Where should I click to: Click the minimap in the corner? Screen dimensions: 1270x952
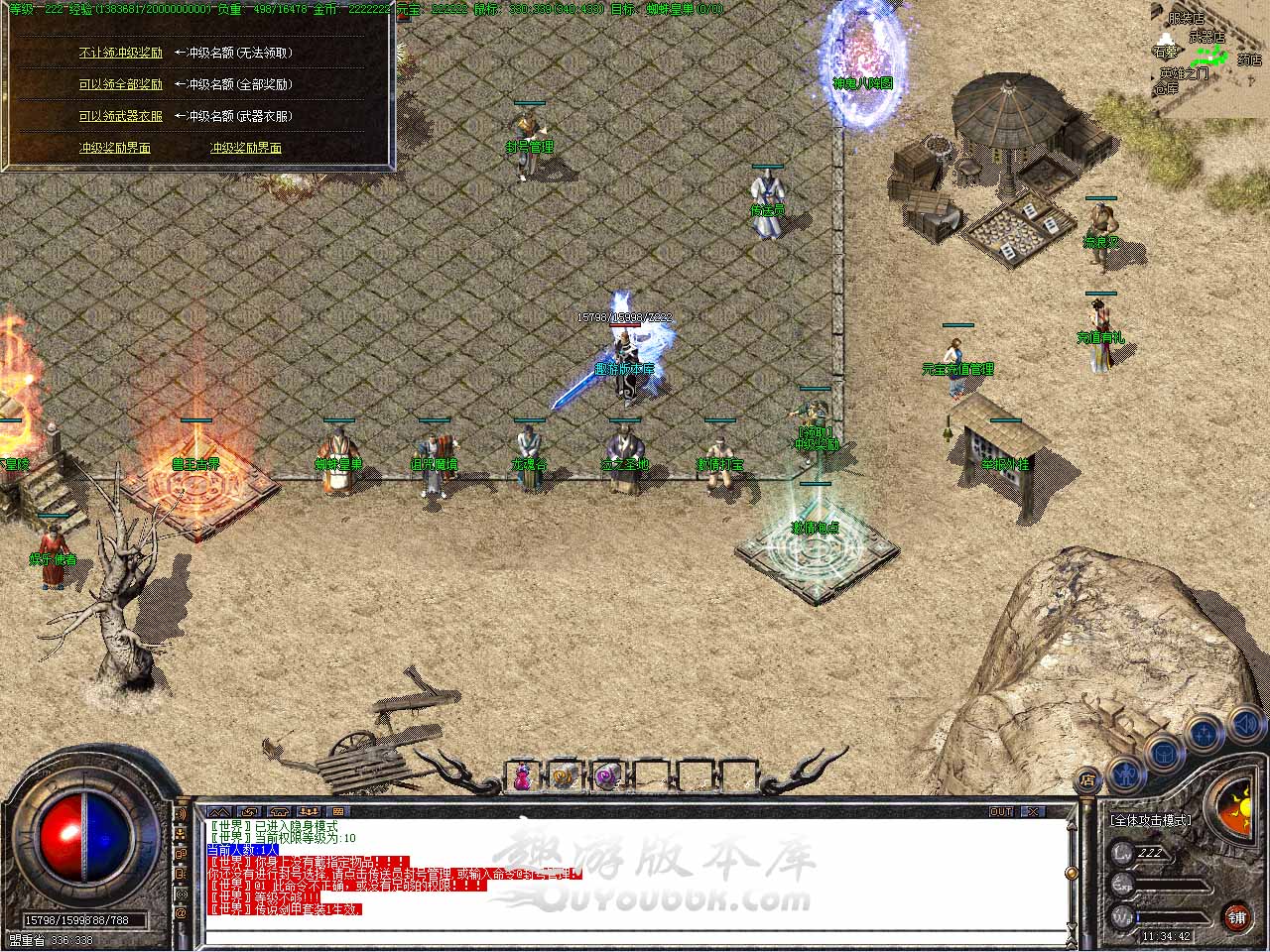tap(1210, 59)
